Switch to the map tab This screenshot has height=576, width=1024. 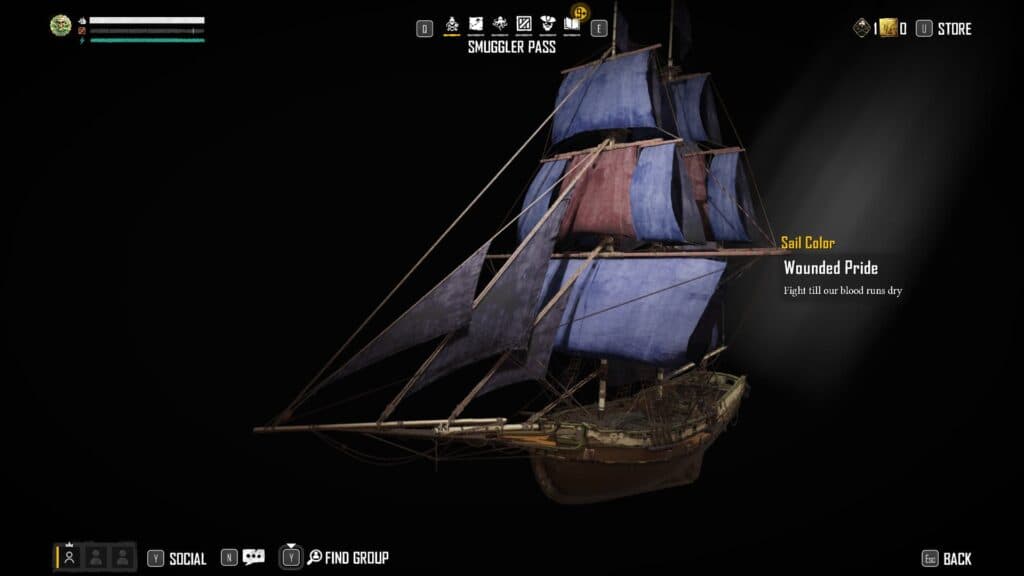476,24
